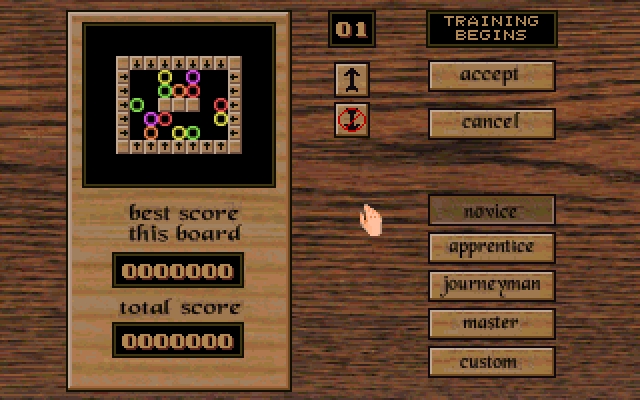Click the board preview thumbnail

coord(179,104)
